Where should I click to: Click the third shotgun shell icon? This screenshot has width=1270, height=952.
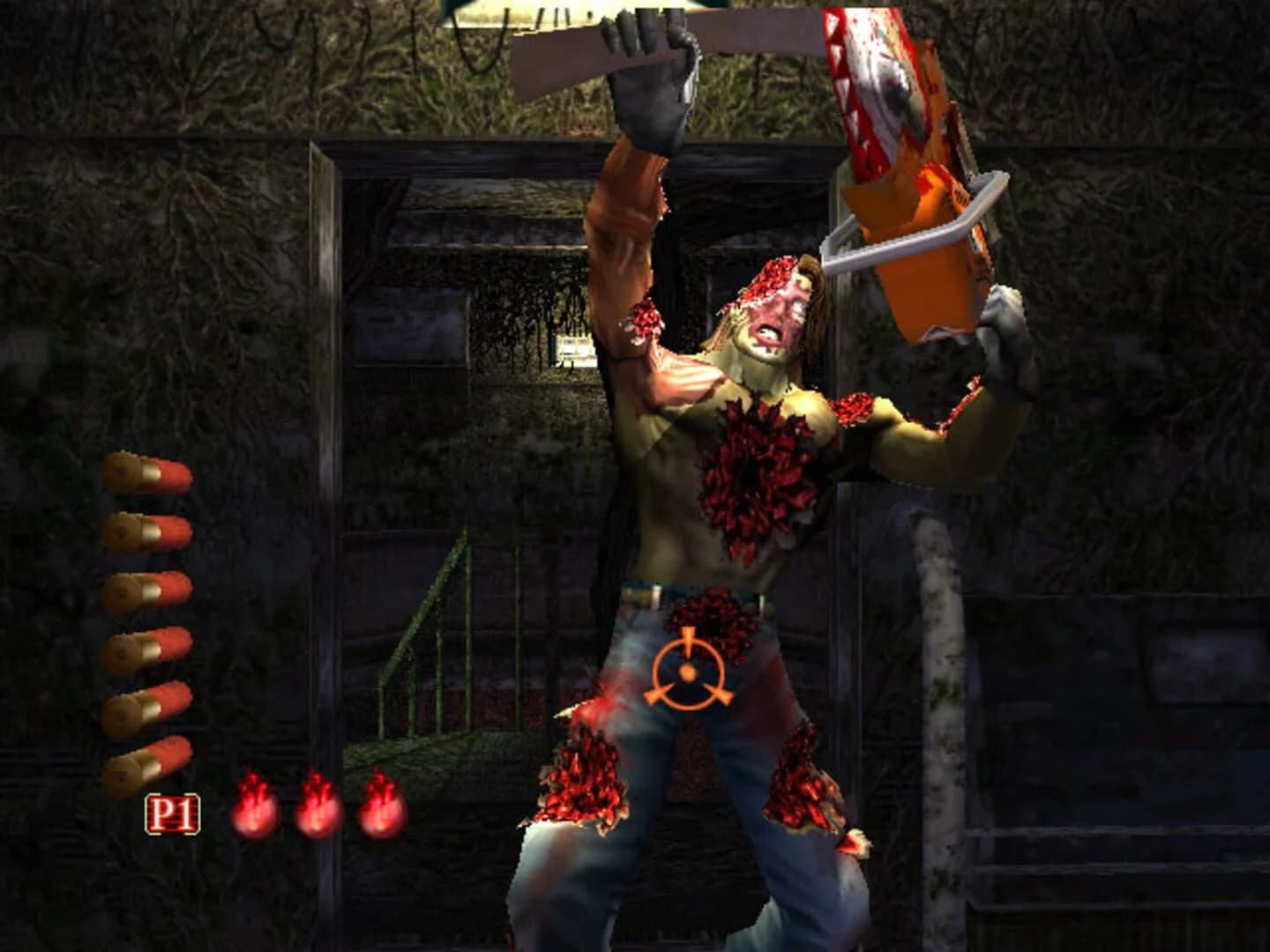(x=152, y=589)
